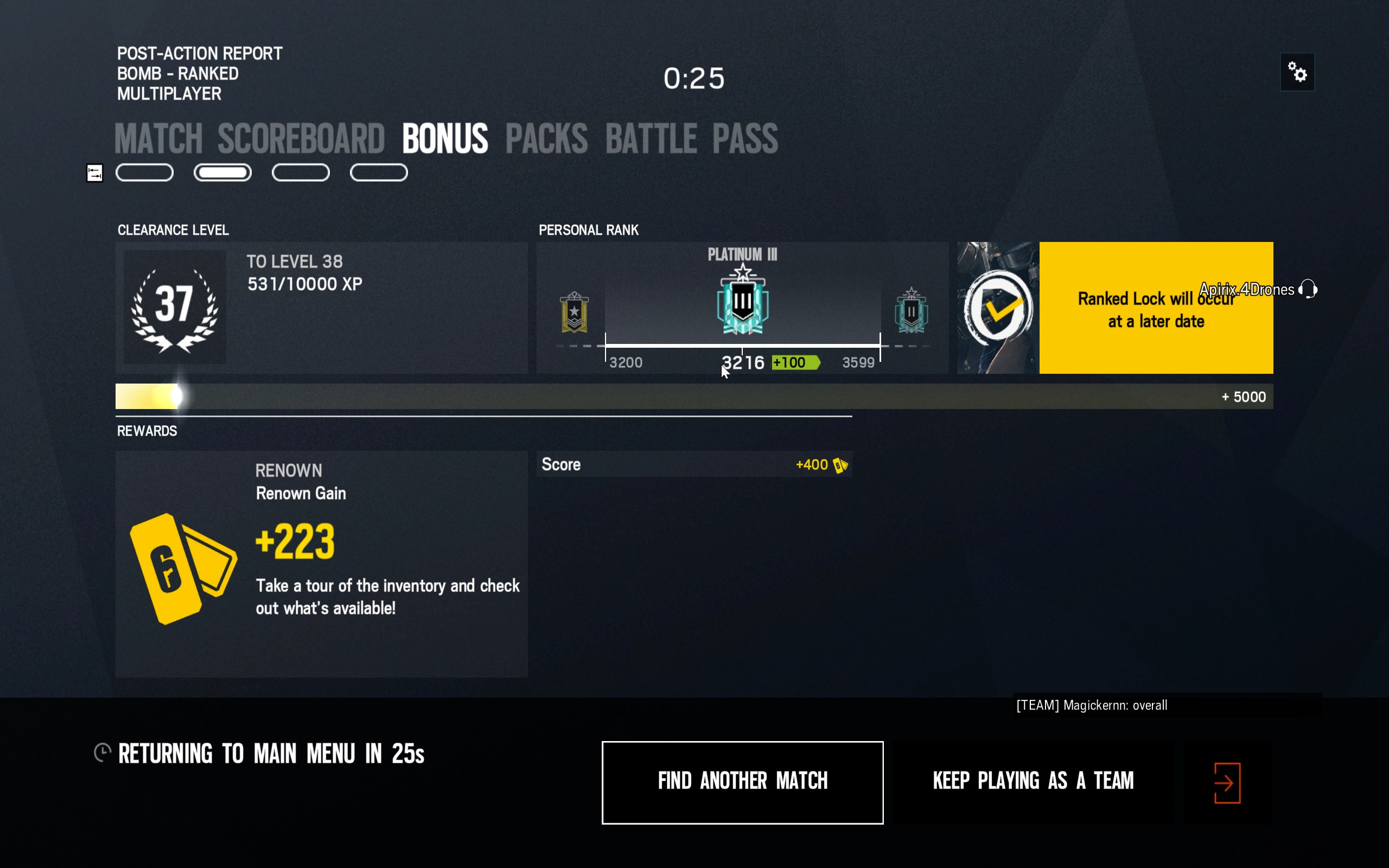
Task: Leave via the orange exit icon
Action: pos(1227,782)
